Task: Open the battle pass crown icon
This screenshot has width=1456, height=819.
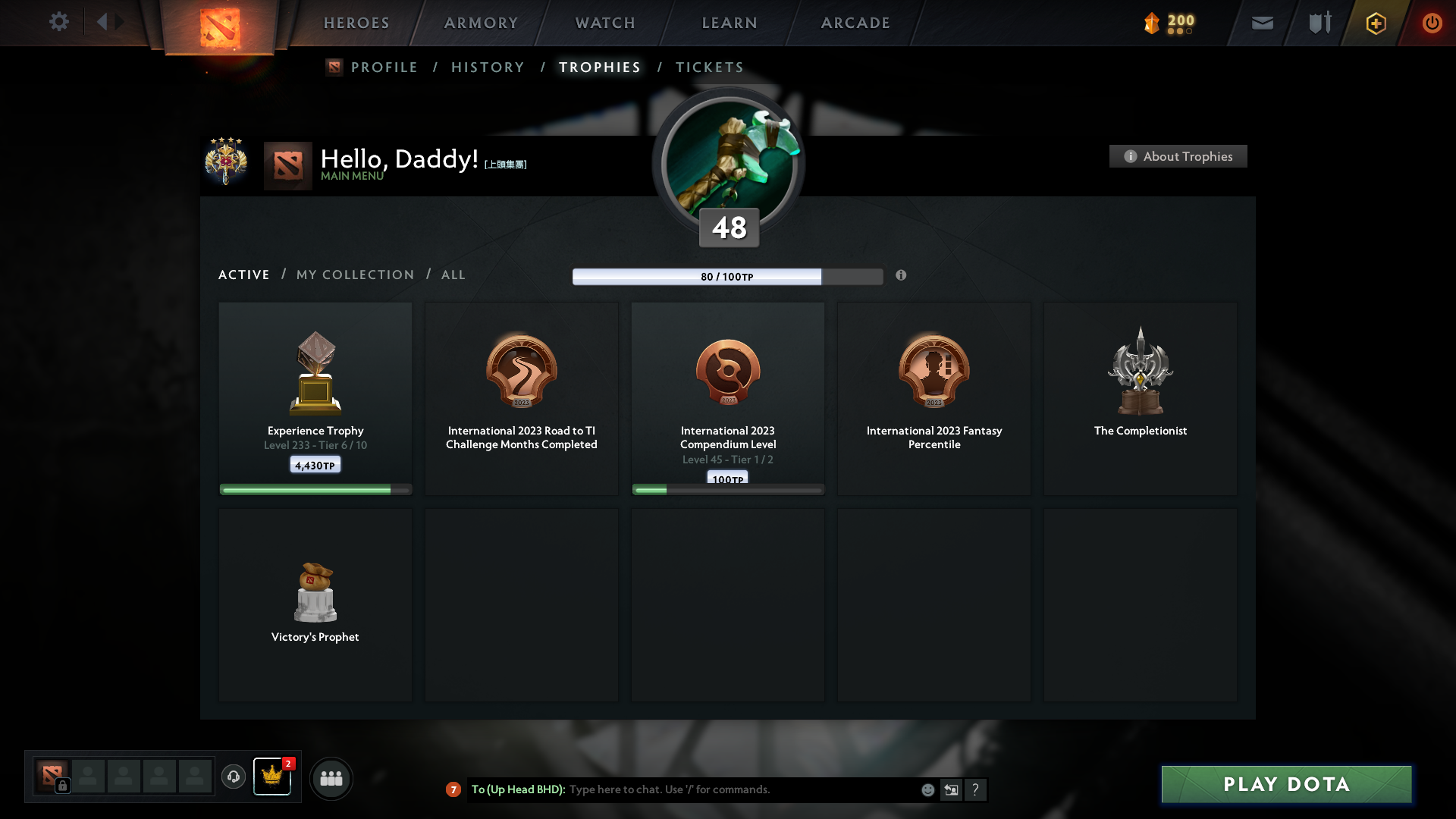Action: 272,778
